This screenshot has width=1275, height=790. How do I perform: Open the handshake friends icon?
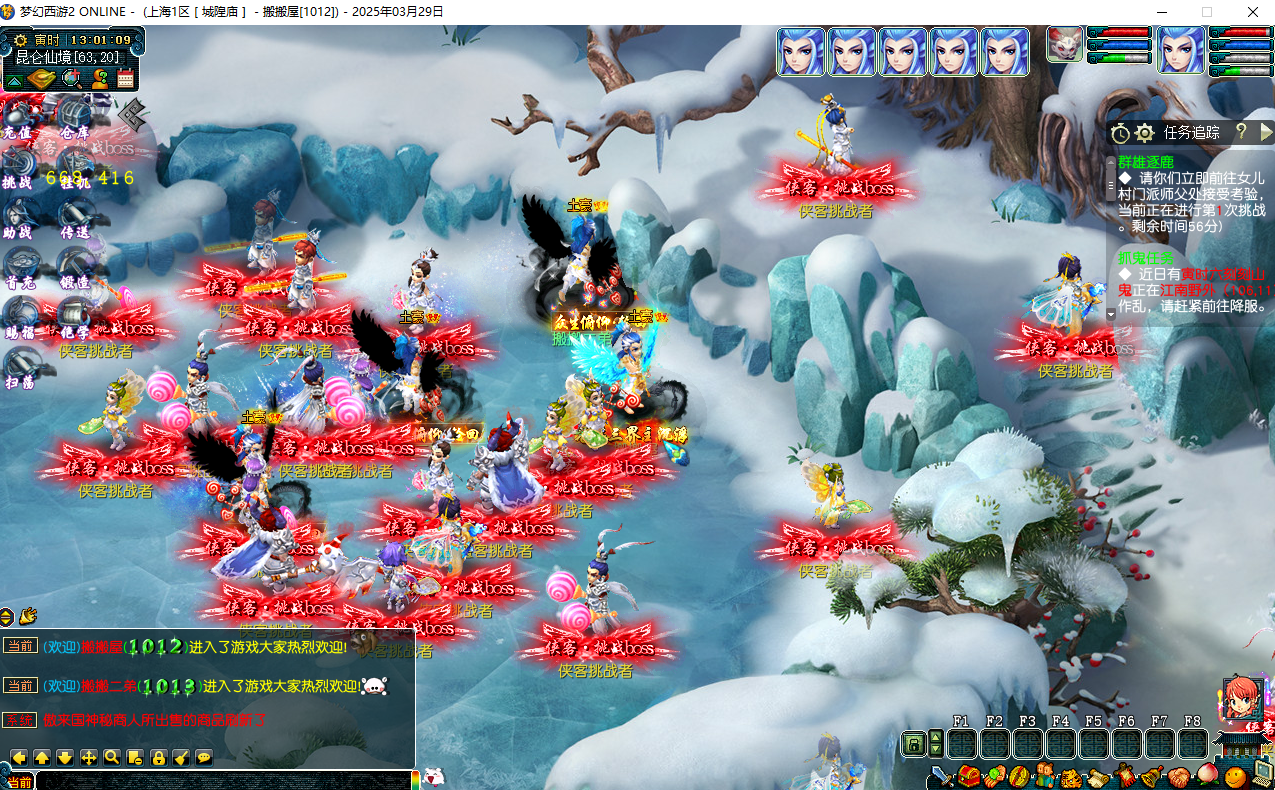coord(1180,776)
